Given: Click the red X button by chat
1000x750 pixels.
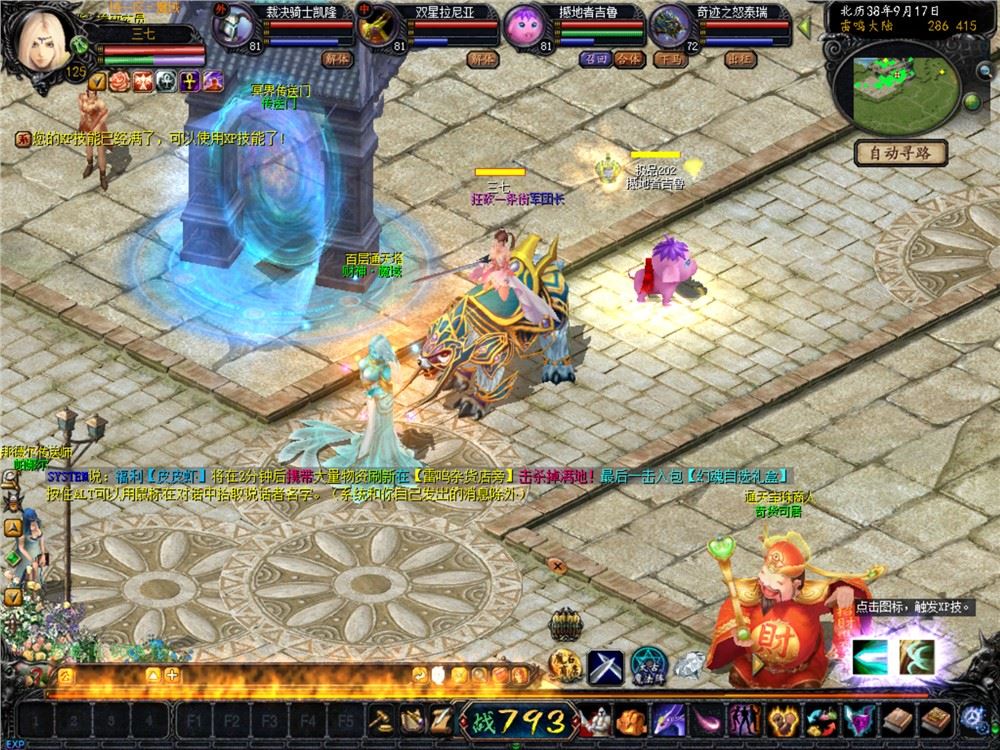Looking at the screenshot, I should click(x=558, y=566).
